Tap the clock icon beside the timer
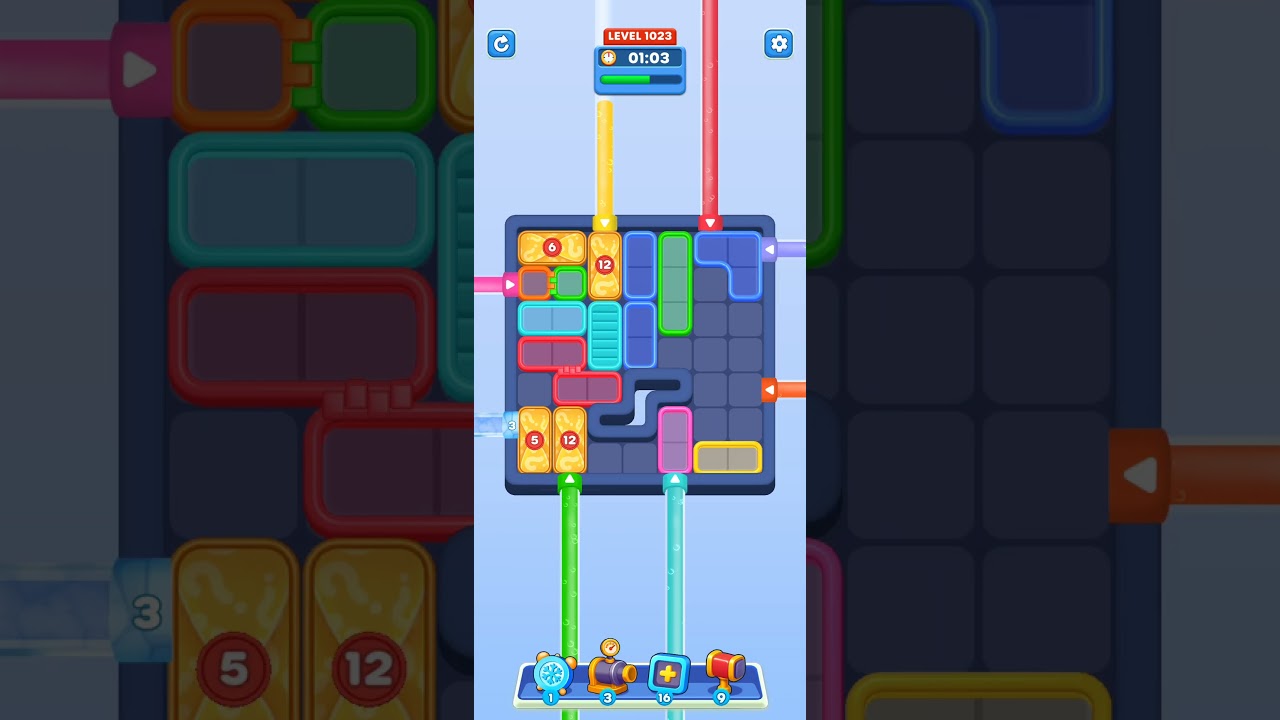1280x720 pixels. (x=608, y=57)
